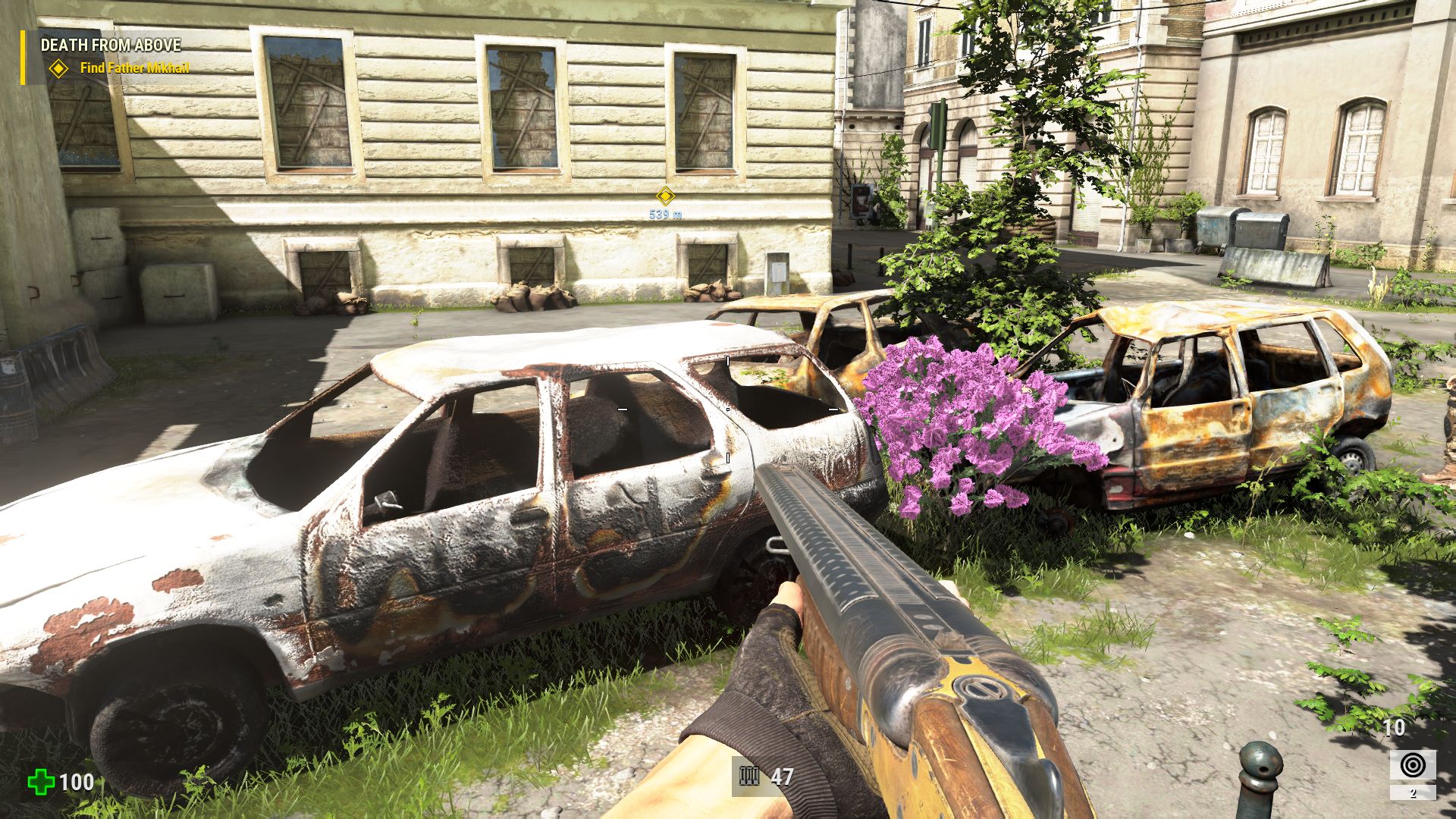Select the spiral gadget item icon

(1412, 765)
